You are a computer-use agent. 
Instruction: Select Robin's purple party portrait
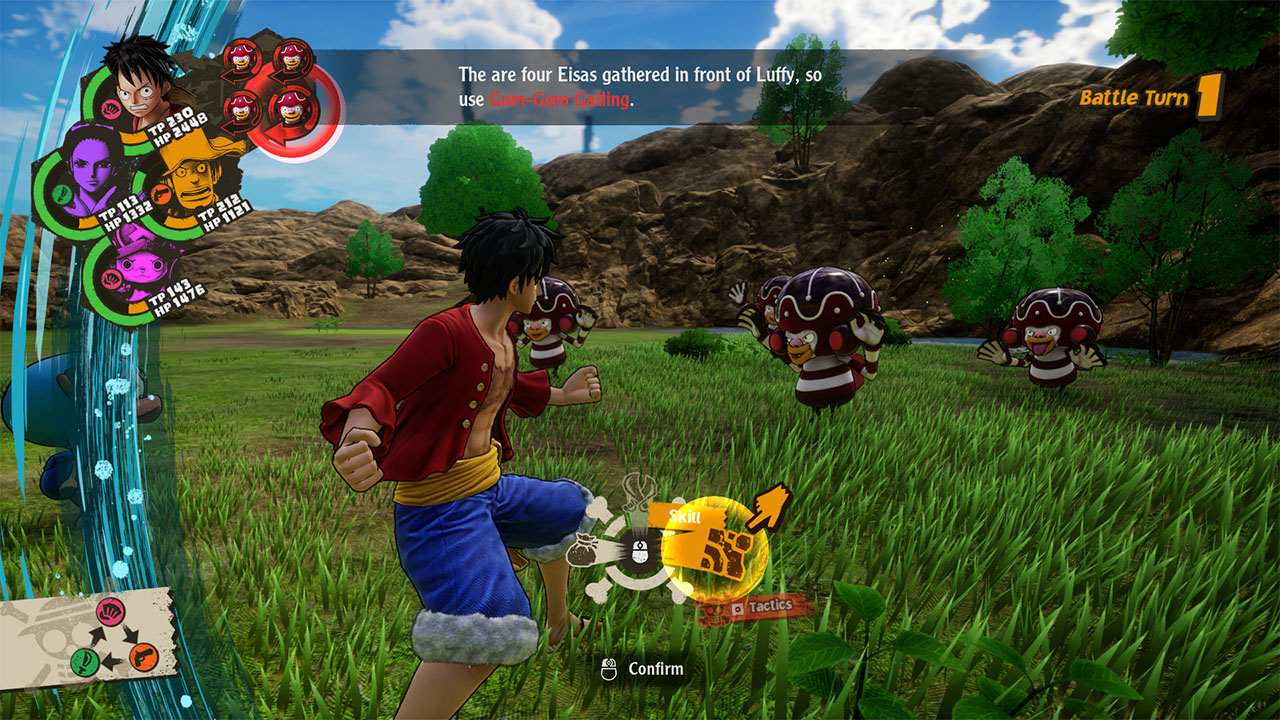87,180
